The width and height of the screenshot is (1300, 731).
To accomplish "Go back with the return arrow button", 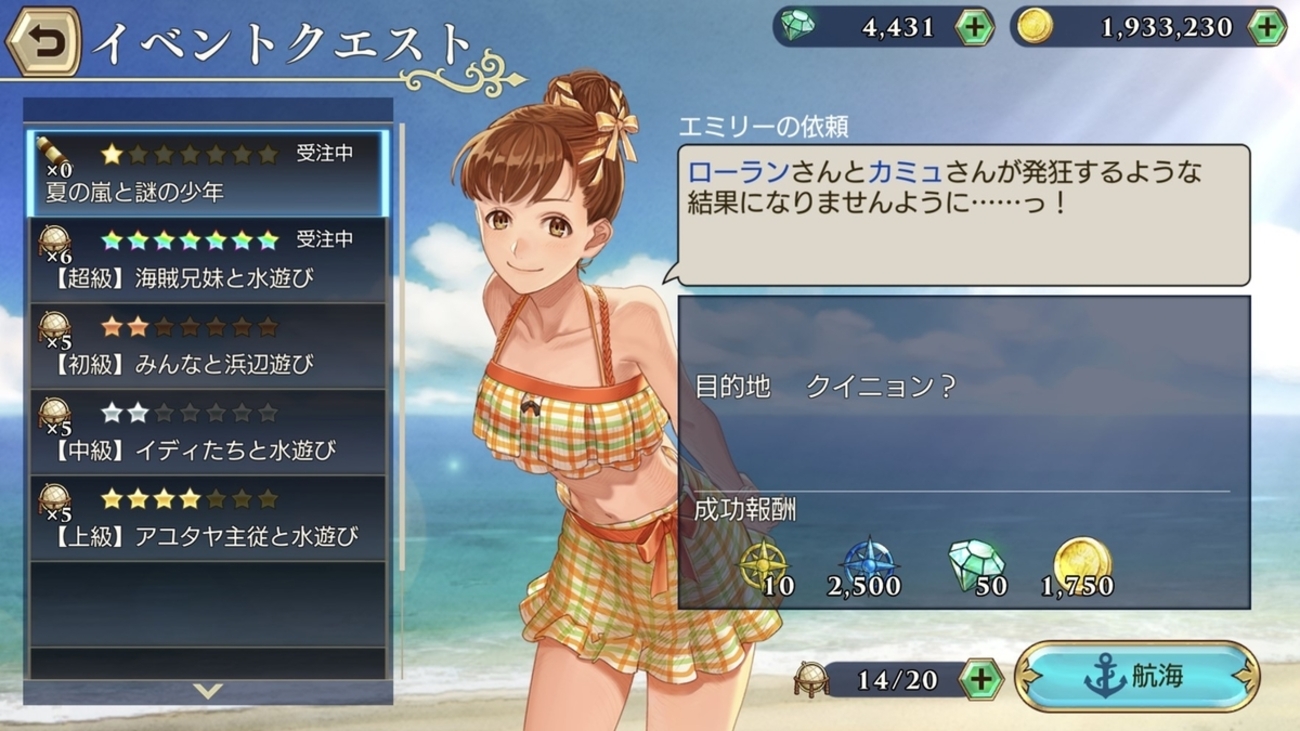I will point(43,41).
